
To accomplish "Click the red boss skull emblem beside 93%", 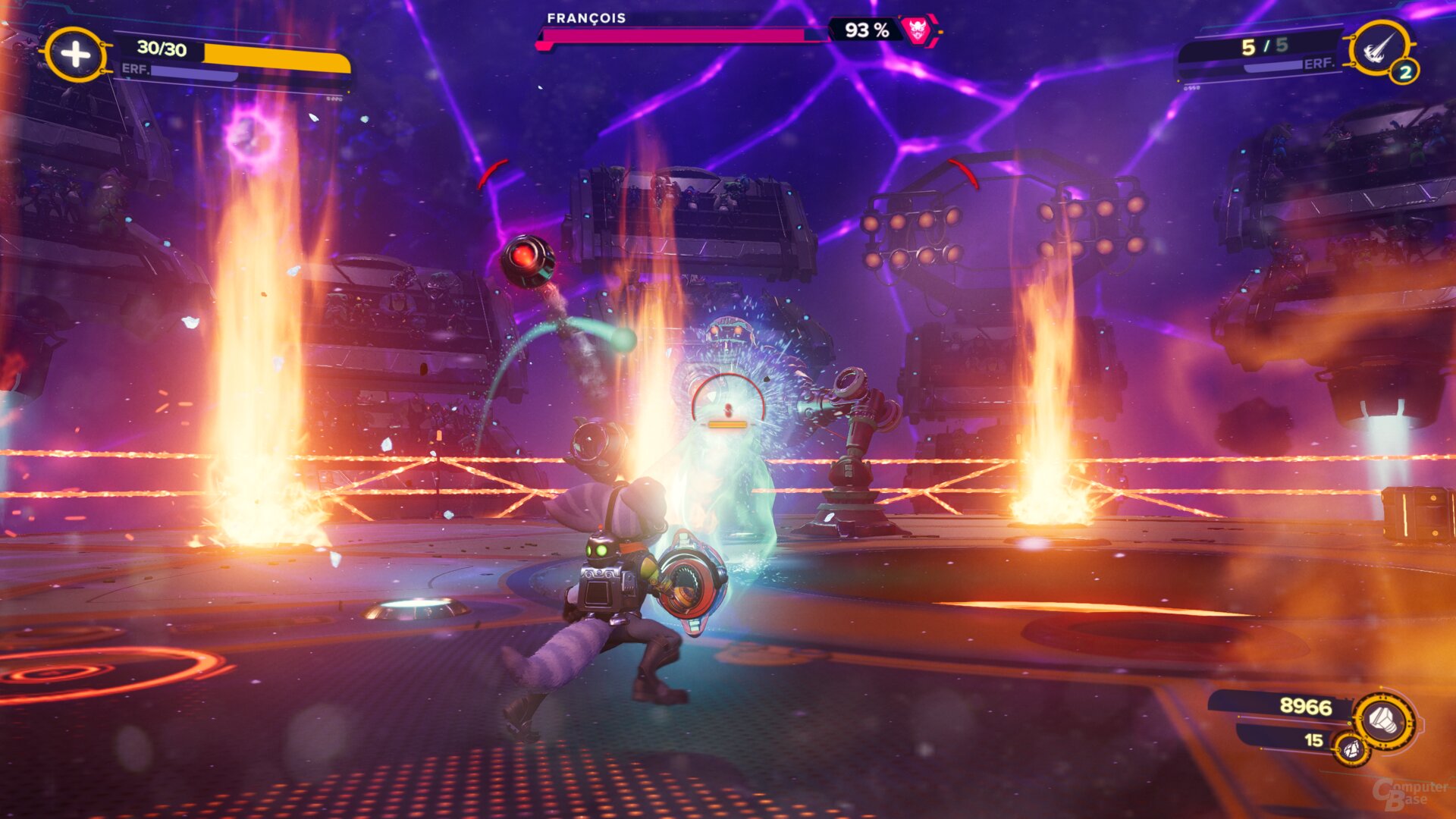I will click(x=918, y=29).
